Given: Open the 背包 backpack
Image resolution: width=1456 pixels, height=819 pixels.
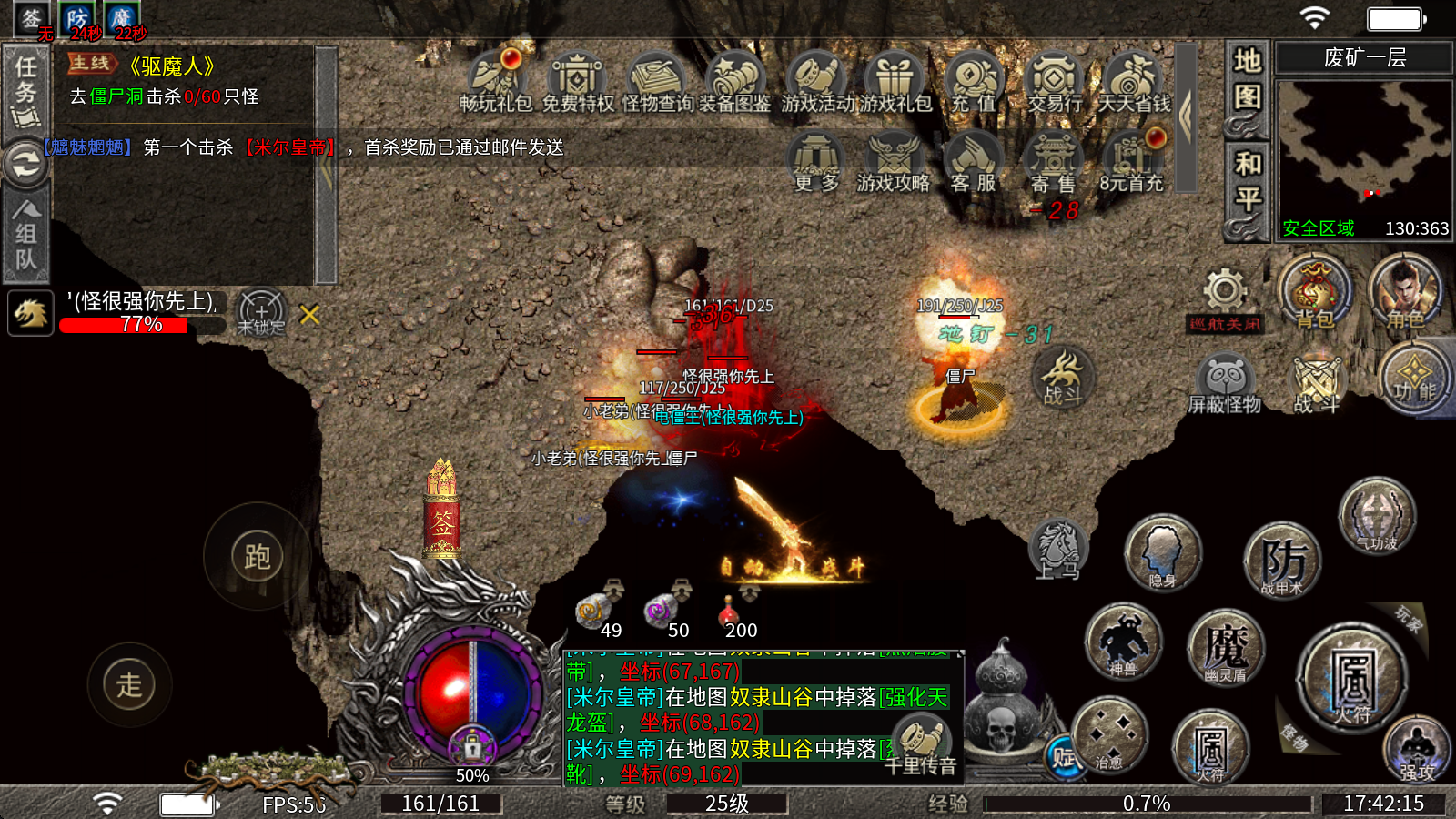Looking at the screenshot, I should point(1314,292).
